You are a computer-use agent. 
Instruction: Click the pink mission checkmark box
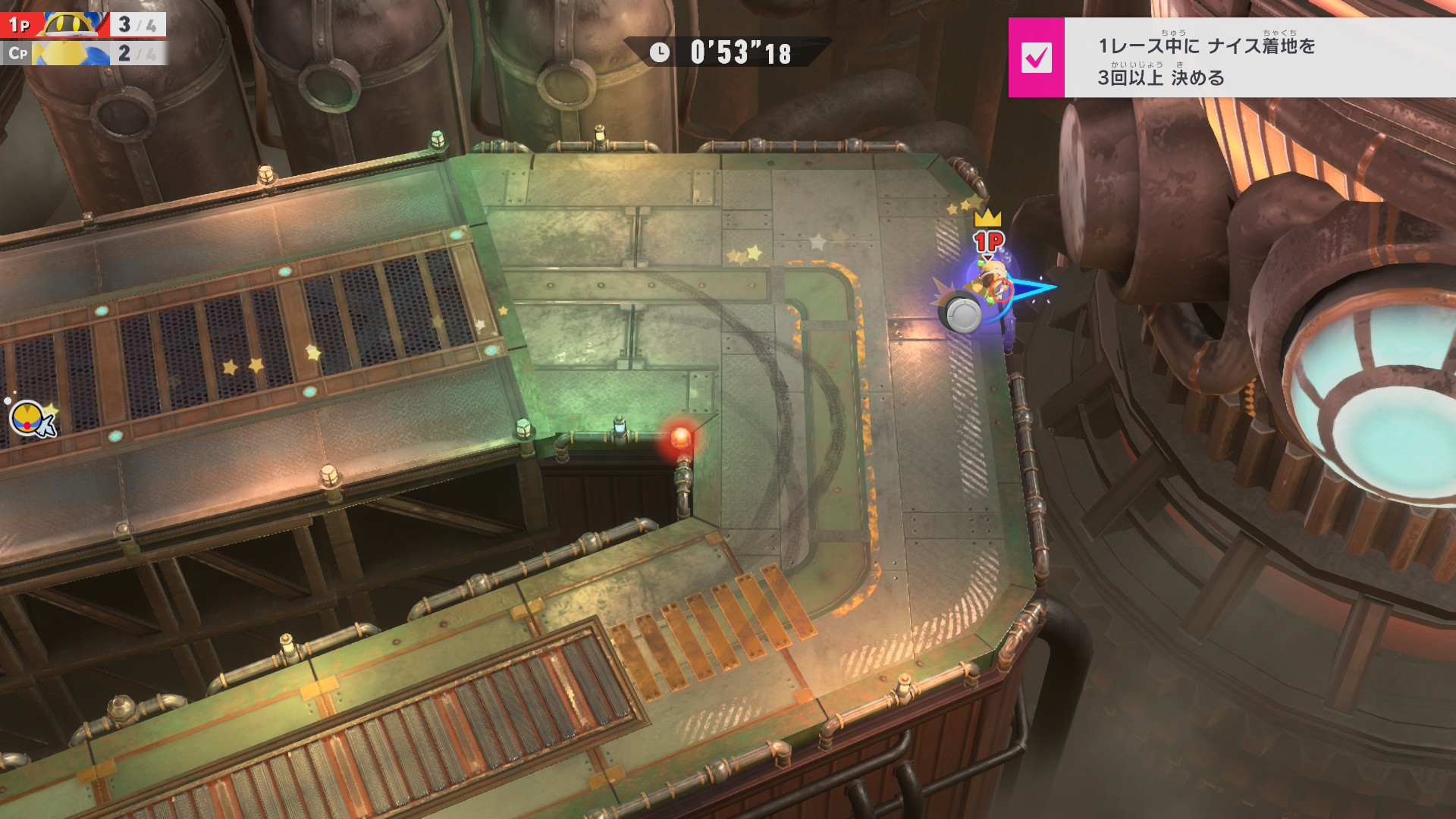click(1036, 58)
